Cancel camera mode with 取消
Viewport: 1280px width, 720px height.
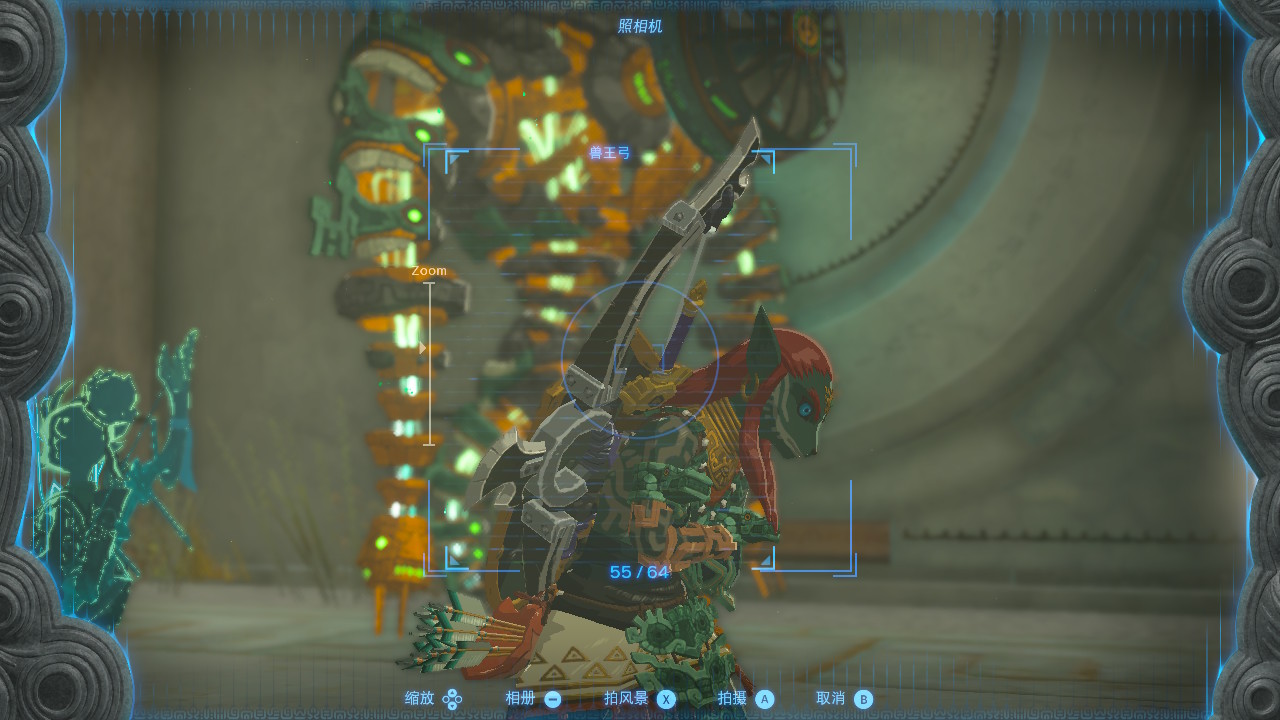tap(844, 699)
